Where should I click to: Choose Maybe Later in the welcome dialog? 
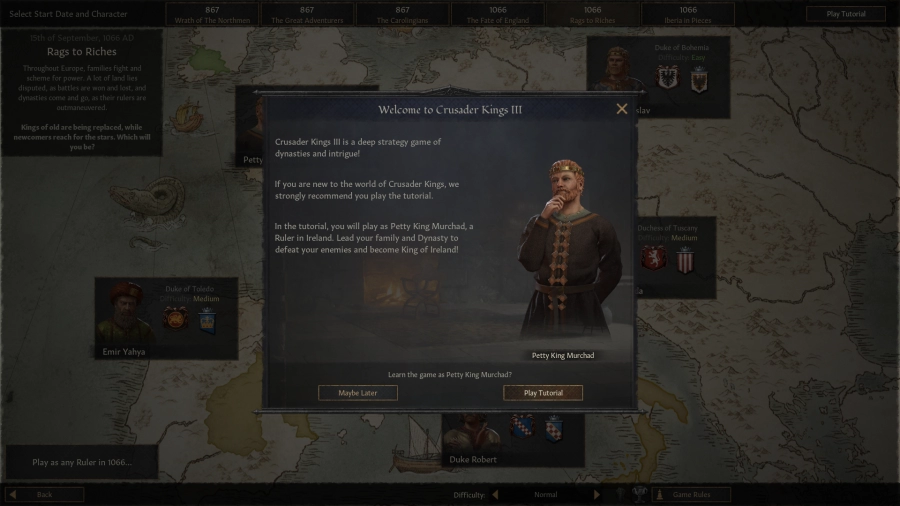(x=358, y=393)
